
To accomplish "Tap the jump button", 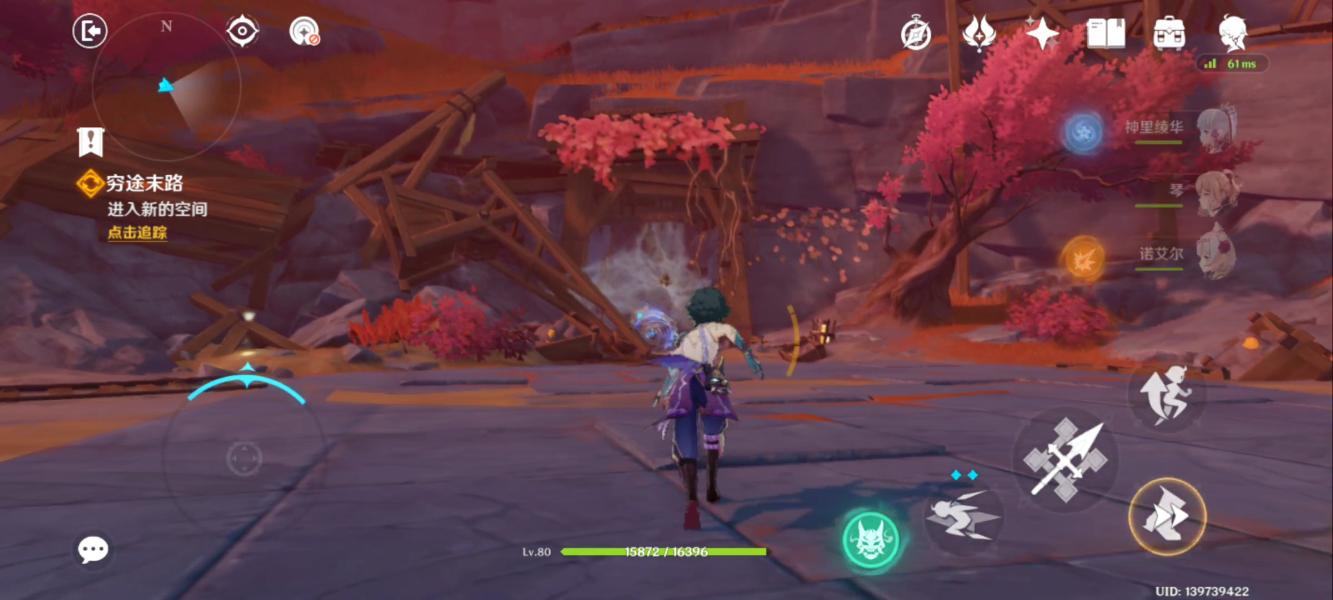I will tap(1167, 395).
